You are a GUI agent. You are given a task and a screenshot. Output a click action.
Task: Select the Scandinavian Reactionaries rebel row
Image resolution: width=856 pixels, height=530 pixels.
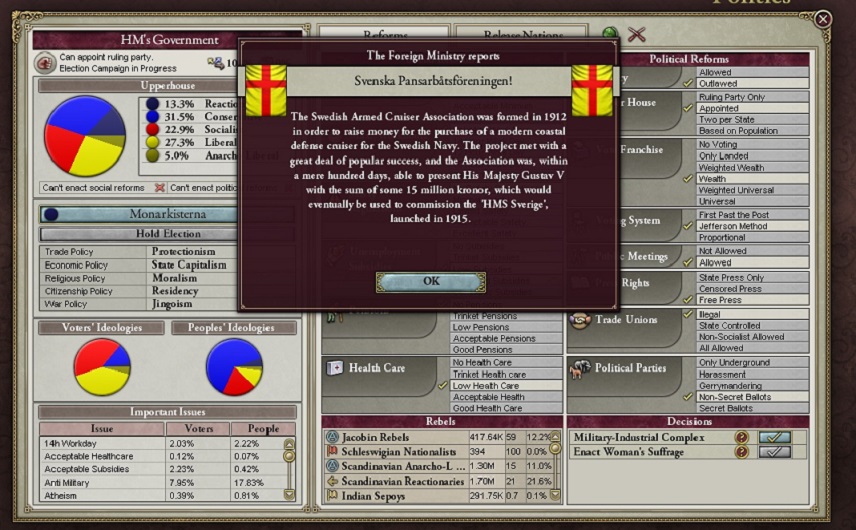click(396, 481)
